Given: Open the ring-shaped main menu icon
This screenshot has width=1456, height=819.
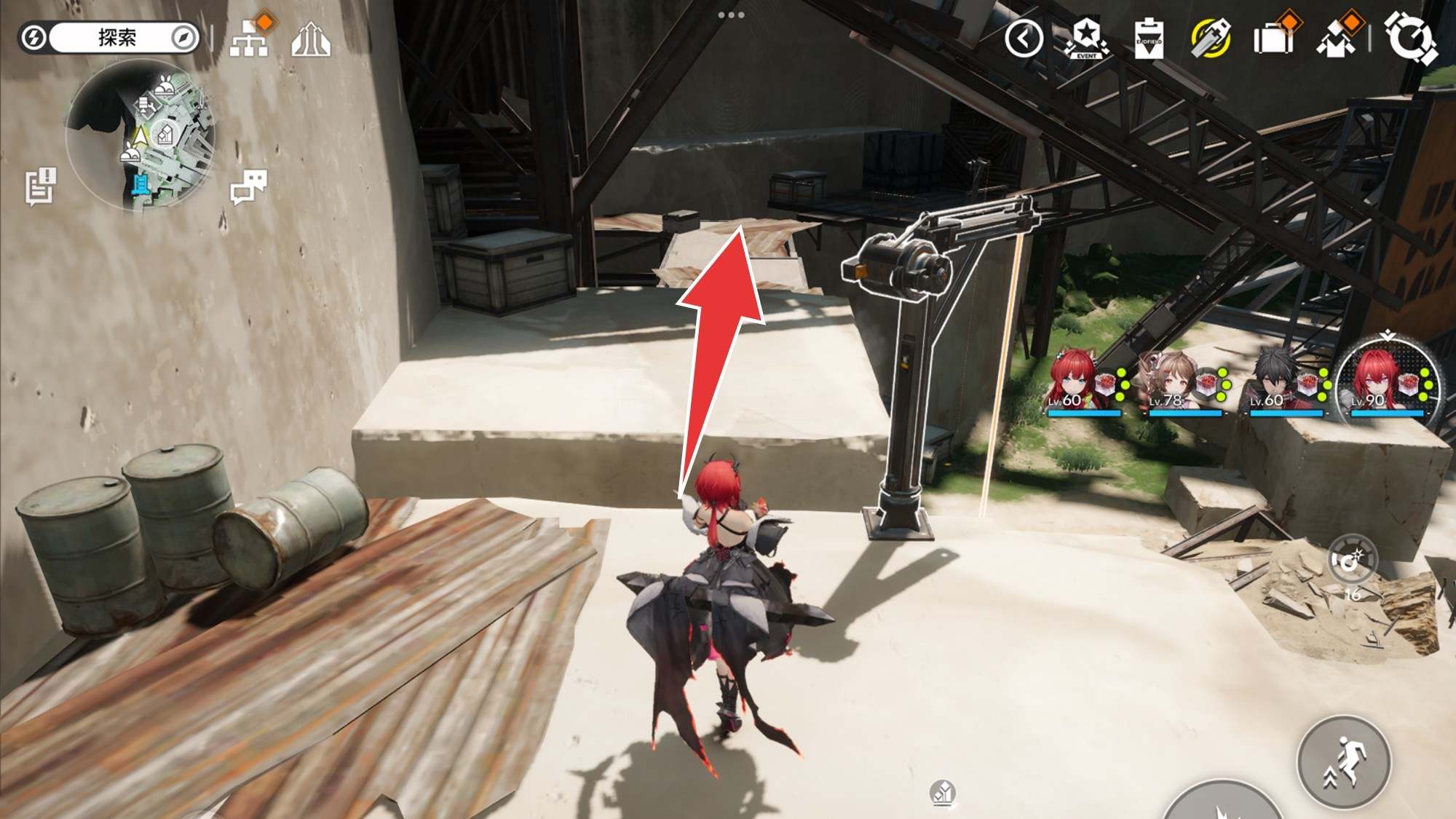Looking at the screenshot, I should (1409, 36).
